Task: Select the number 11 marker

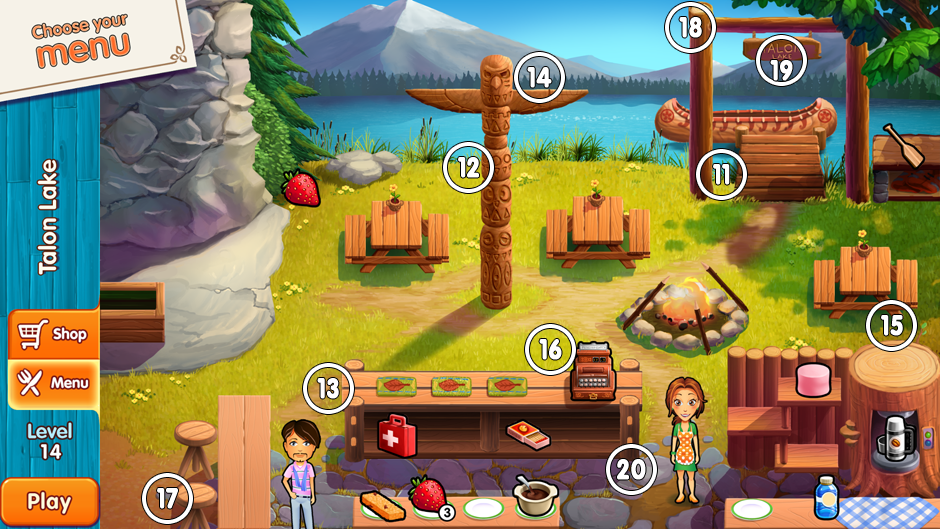Action: tap(722, 173)
